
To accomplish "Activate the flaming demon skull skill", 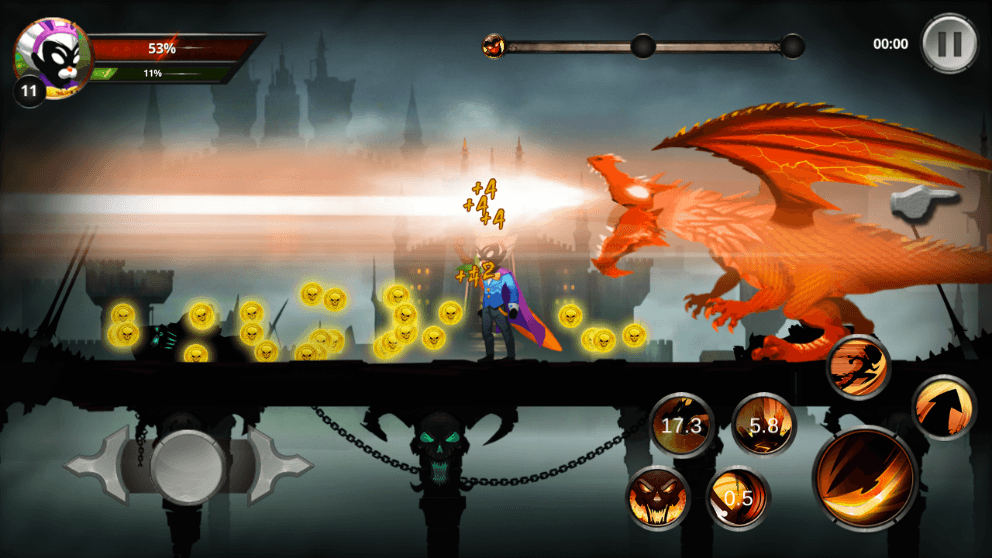I will pos(658,497).
